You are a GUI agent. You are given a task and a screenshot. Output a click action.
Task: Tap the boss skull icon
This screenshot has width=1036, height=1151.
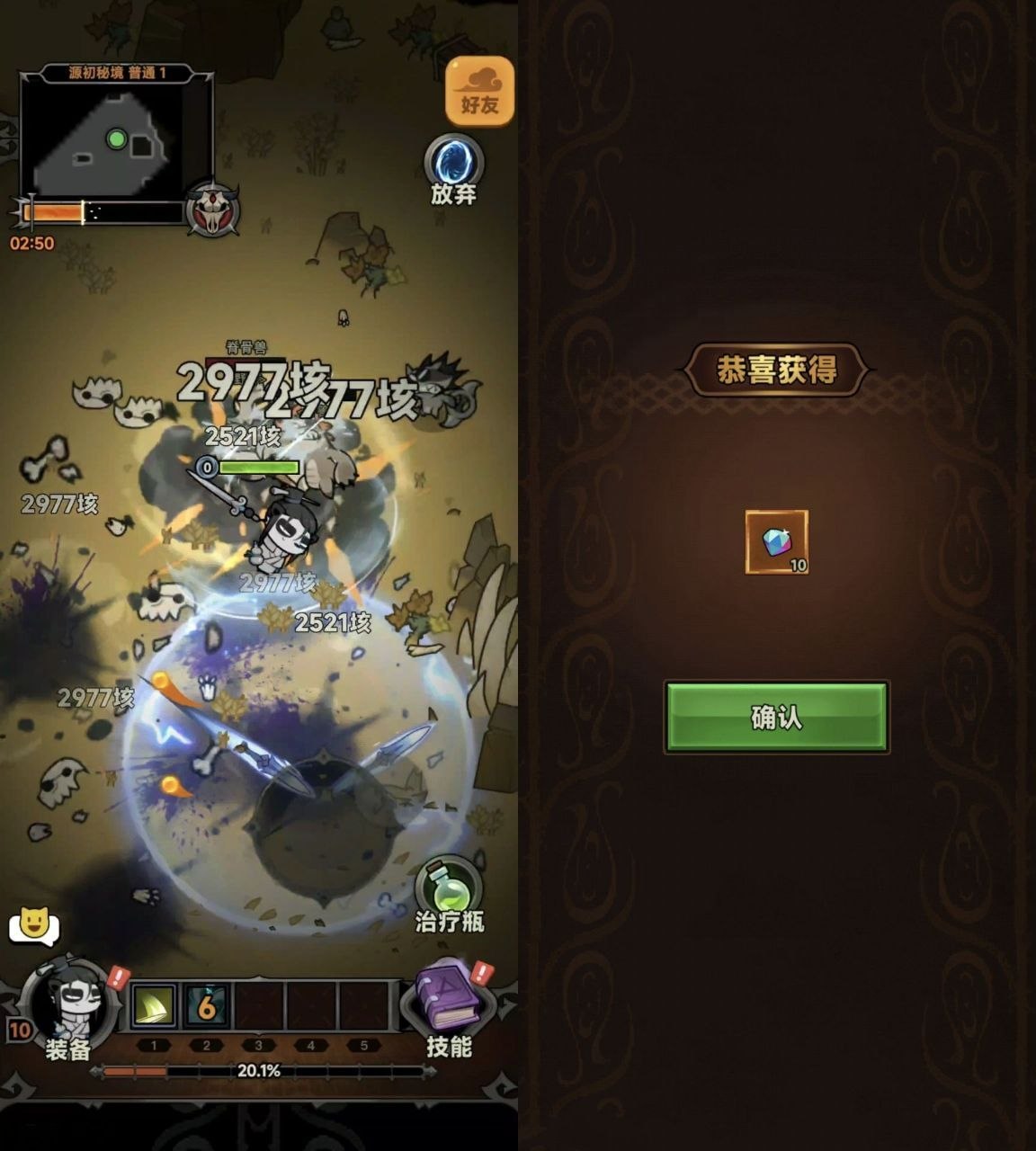point(212,210)
